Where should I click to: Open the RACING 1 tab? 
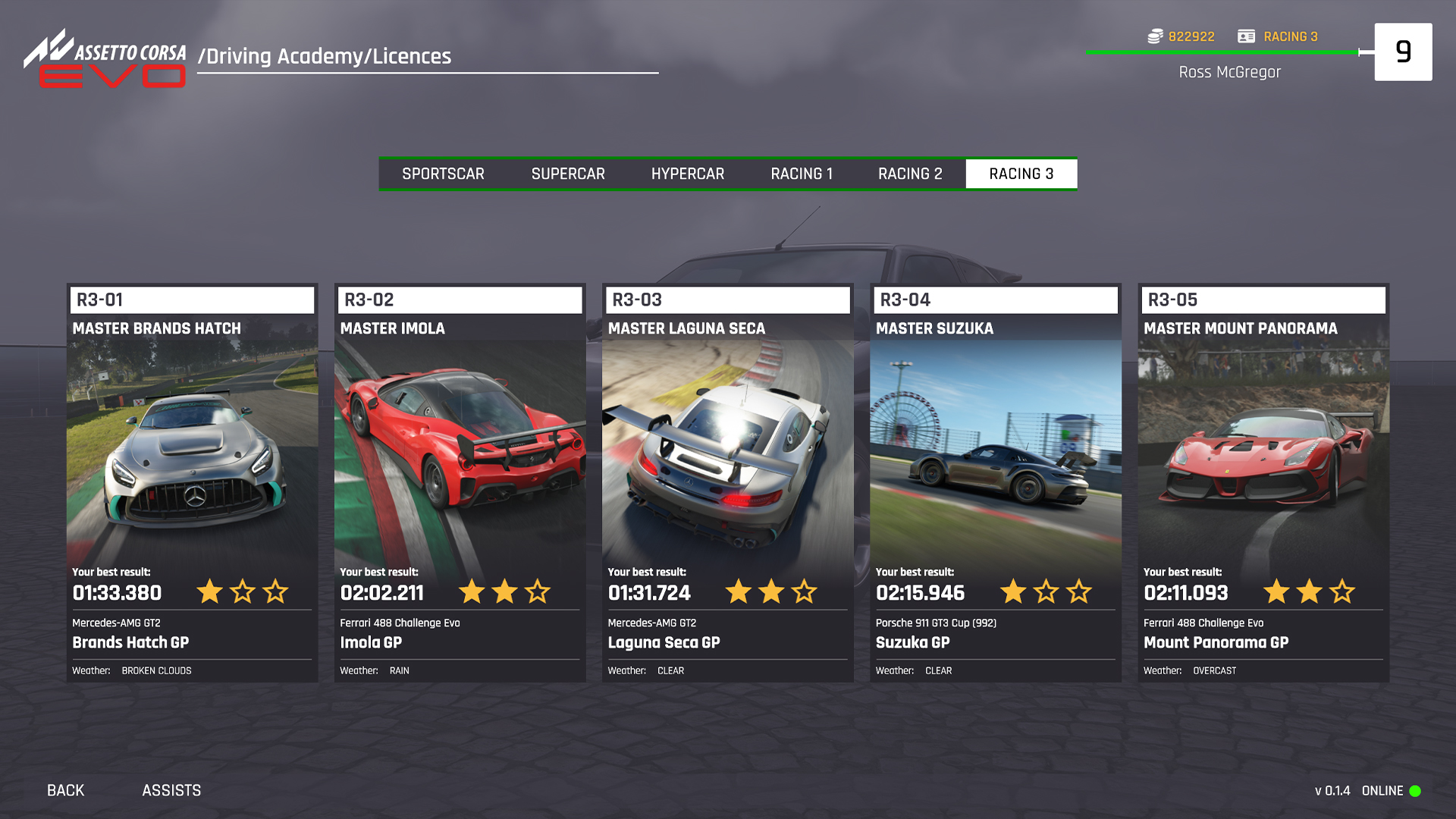802,173
